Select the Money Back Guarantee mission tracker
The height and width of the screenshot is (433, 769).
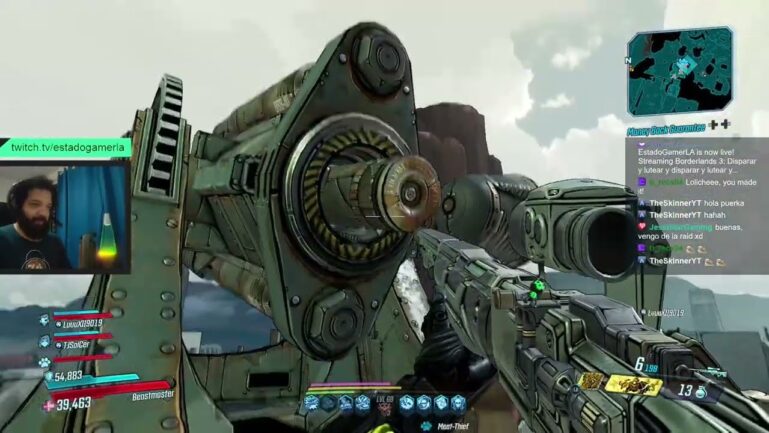pyautogui.click(x=665, y=127)
